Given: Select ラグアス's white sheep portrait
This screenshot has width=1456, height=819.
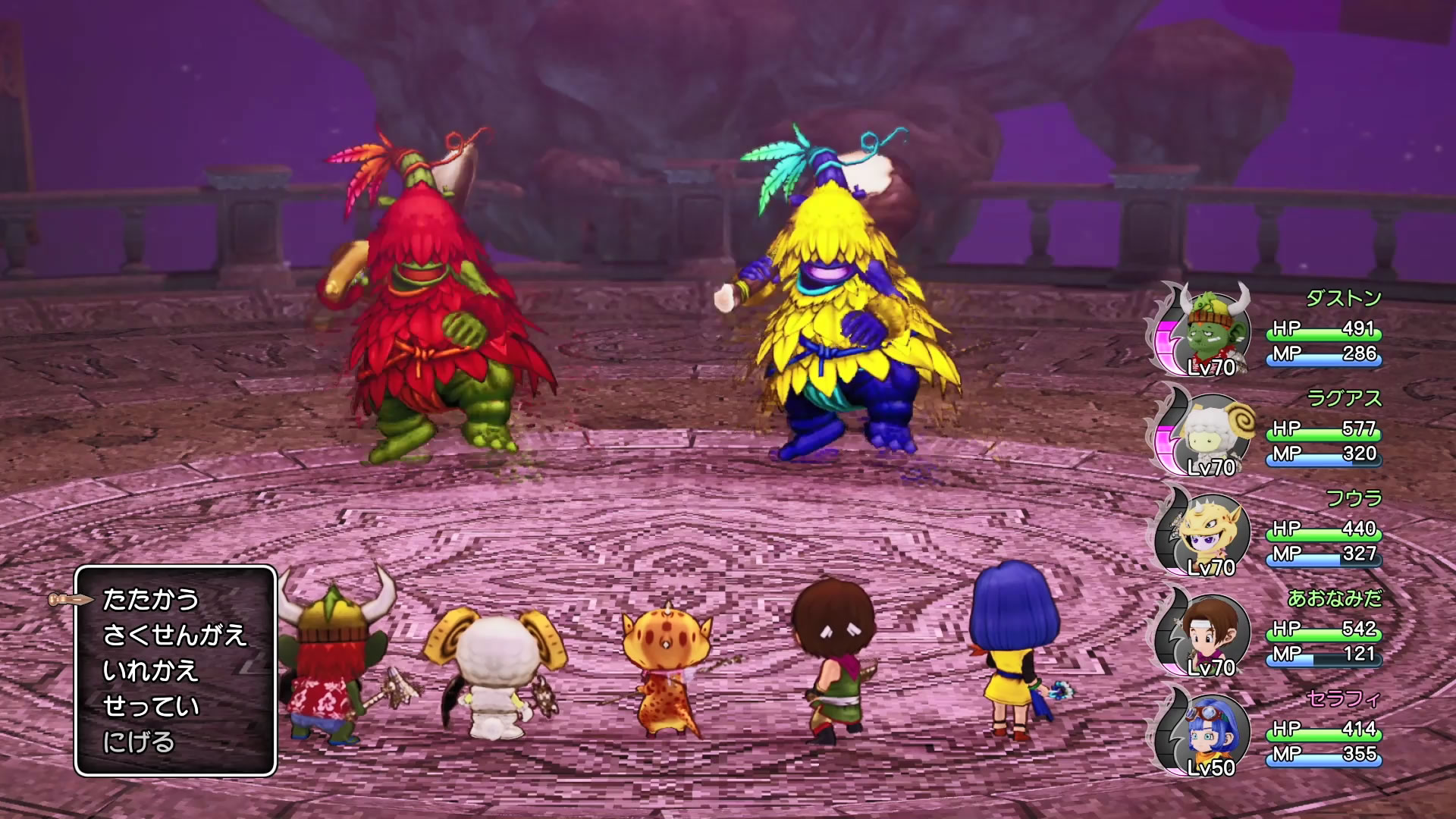Looking at the screenshot, I should coord(1210,431).
